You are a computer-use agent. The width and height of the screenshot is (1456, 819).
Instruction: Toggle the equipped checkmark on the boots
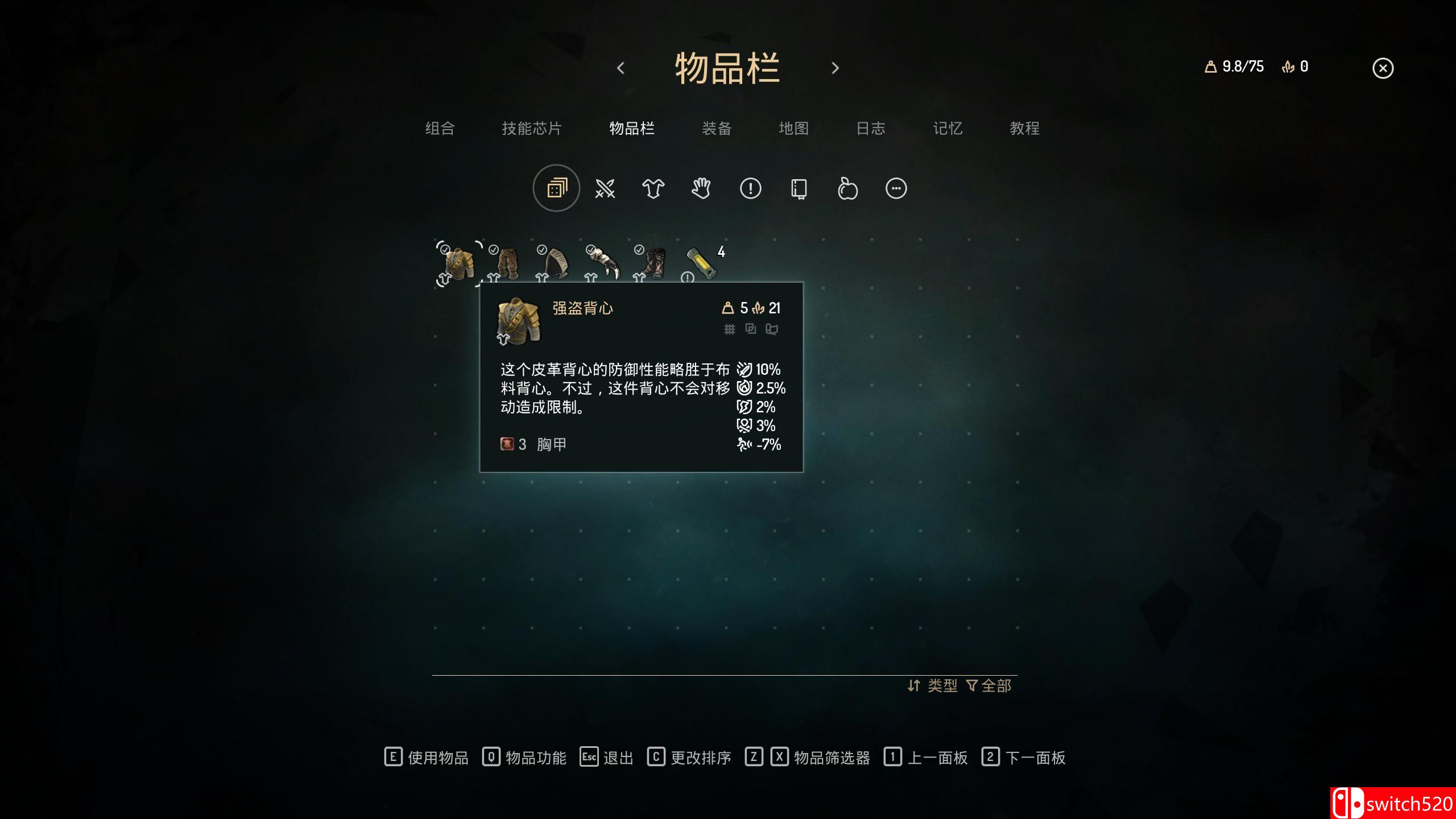pos(638,249)
